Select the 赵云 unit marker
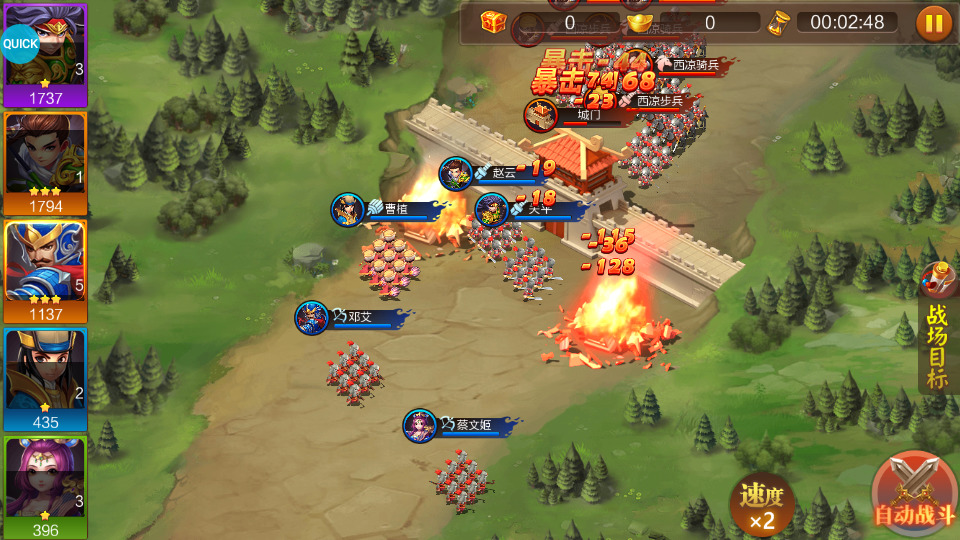The image size is (960, 540). point(457,173)
